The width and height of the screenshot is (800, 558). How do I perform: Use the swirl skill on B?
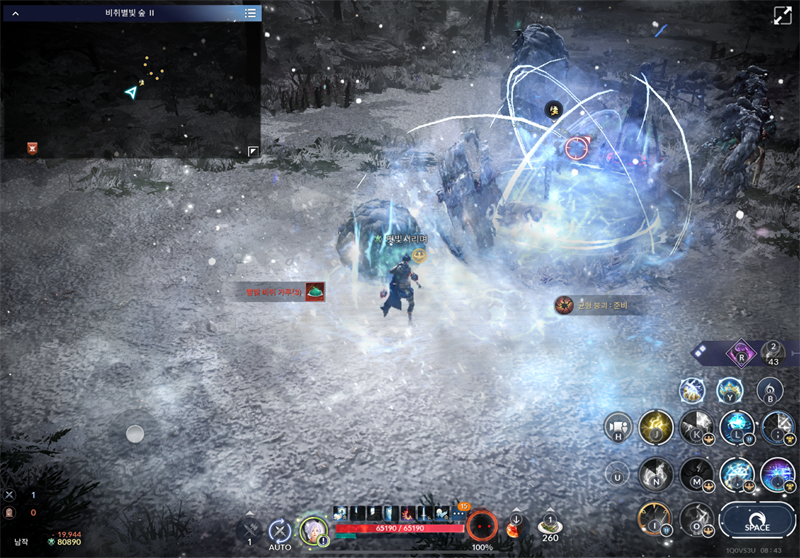click(x=768, y=389)
